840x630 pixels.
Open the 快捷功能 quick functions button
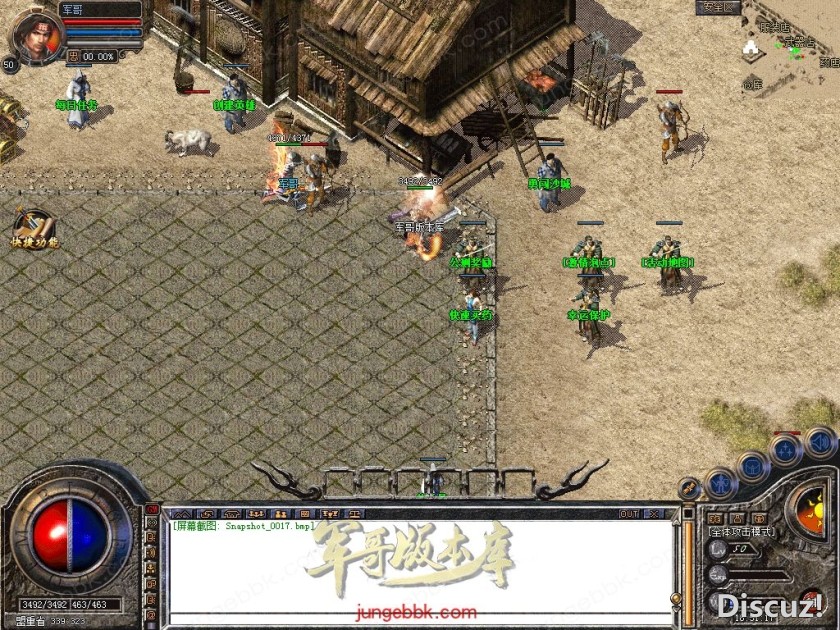click(x=34, y=228)
